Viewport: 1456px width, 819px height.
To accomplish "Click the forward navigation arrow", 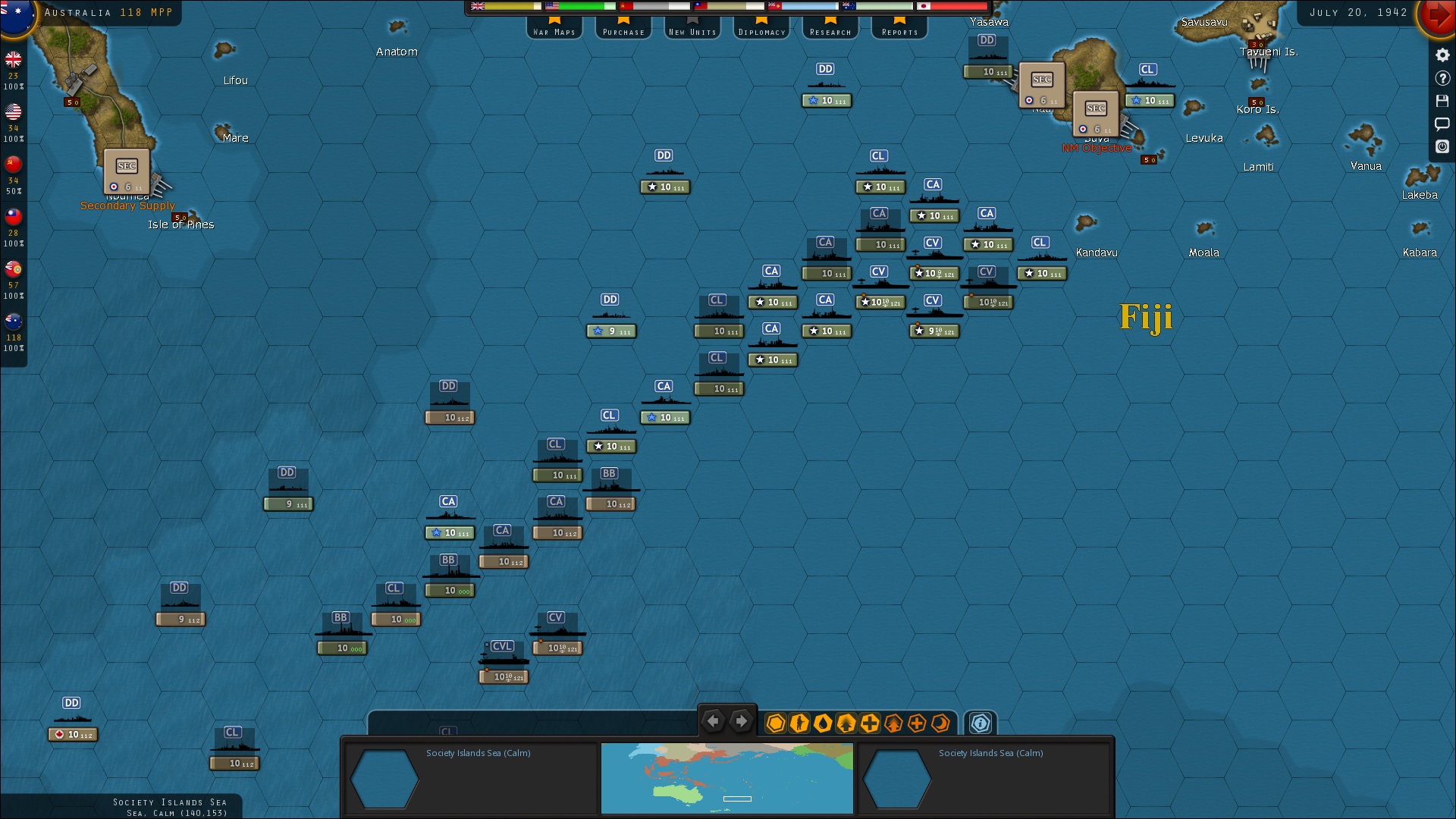I will tap(741, 721).
